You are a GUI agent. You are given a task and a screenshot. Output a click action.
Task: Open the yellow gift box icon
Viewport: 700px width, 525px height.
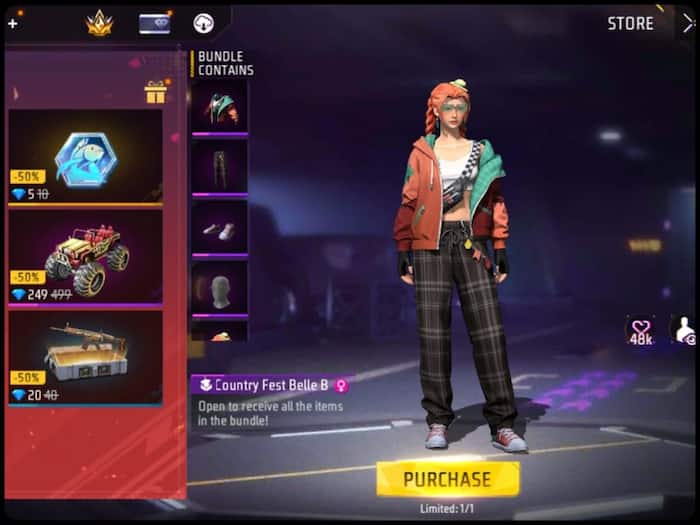pyautogui.click(x=155, y=93)
